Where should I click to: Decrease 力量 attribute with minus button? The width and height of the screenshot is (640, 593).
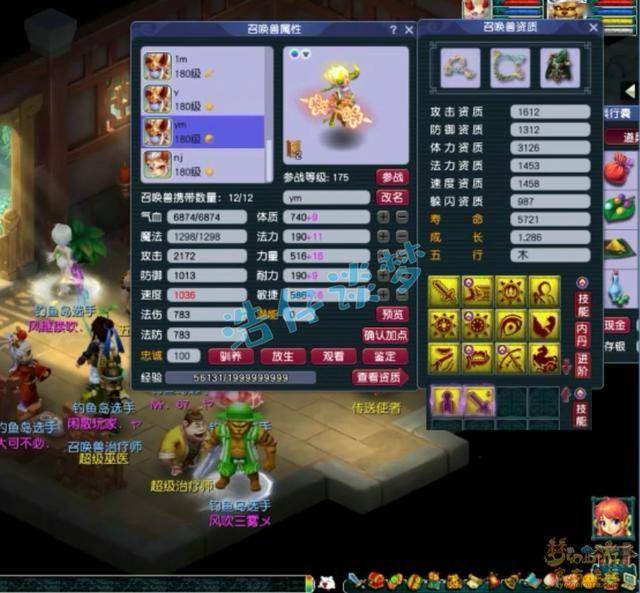400,255
